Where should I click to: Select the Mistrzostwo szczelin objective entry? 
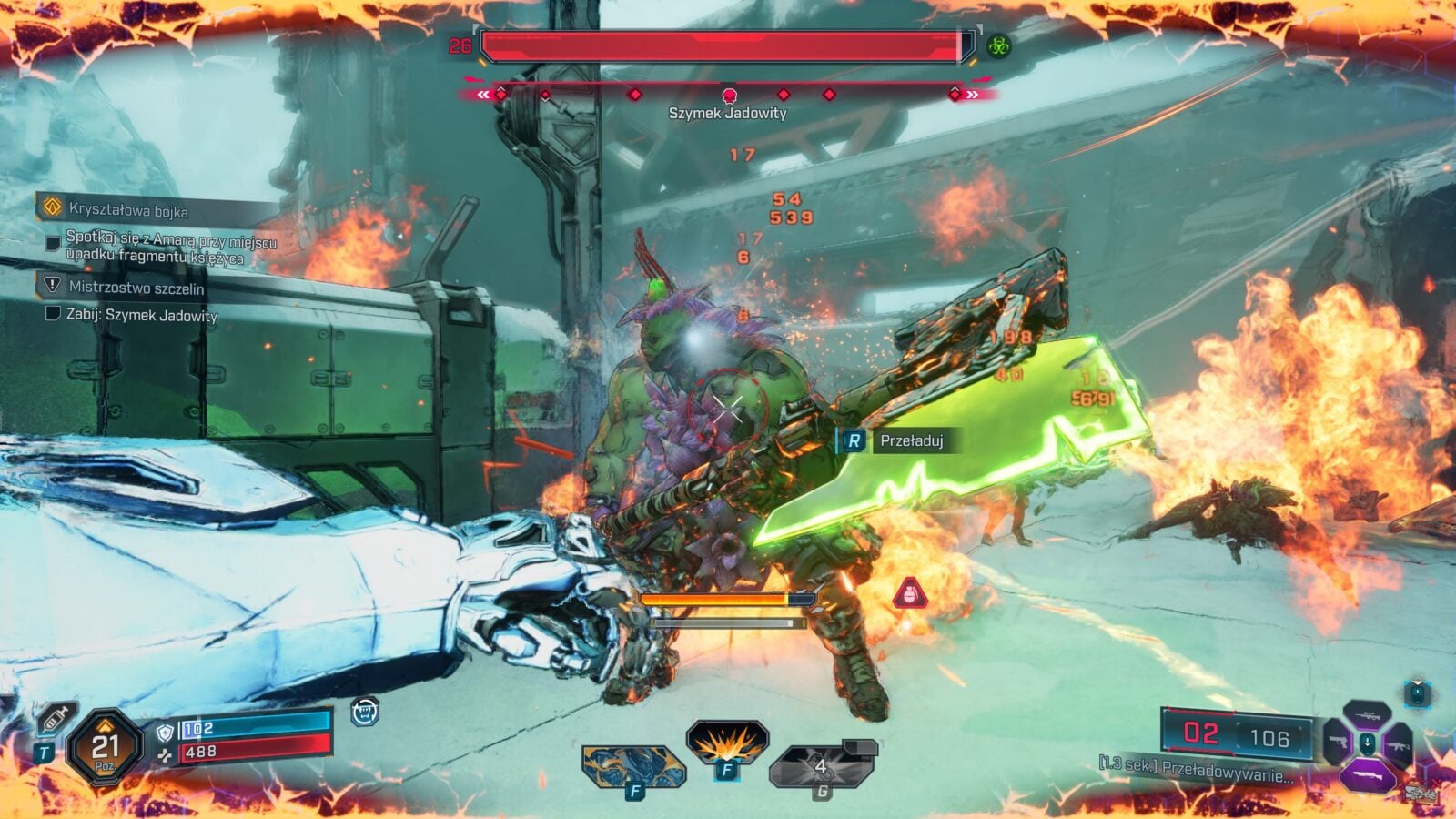[x=136, y=288]
